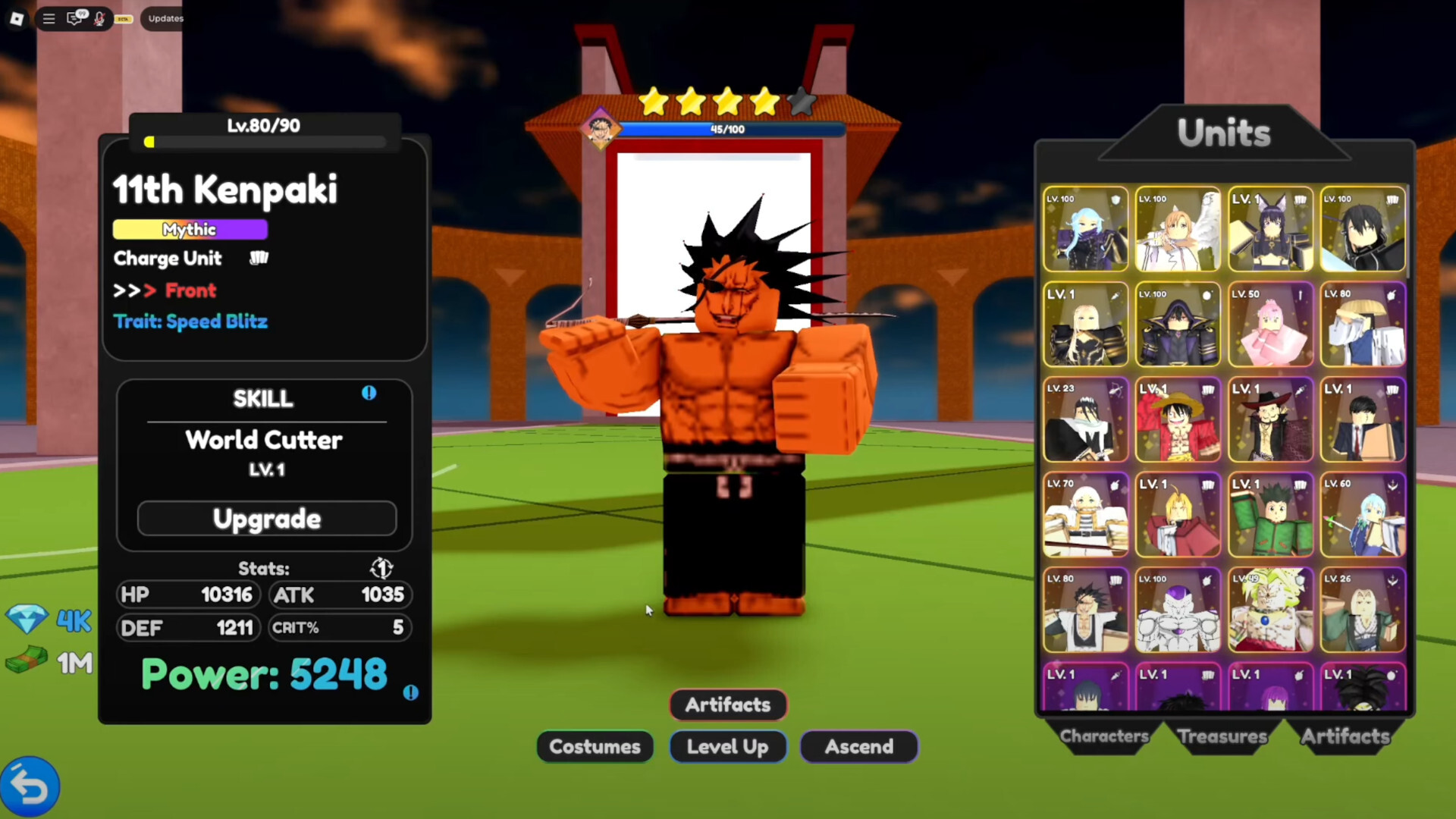The width and height of the screenshot is (1456, 819).
Task: Toggle the stats view icon beside Stats
Action: click(x=381, y=568)
